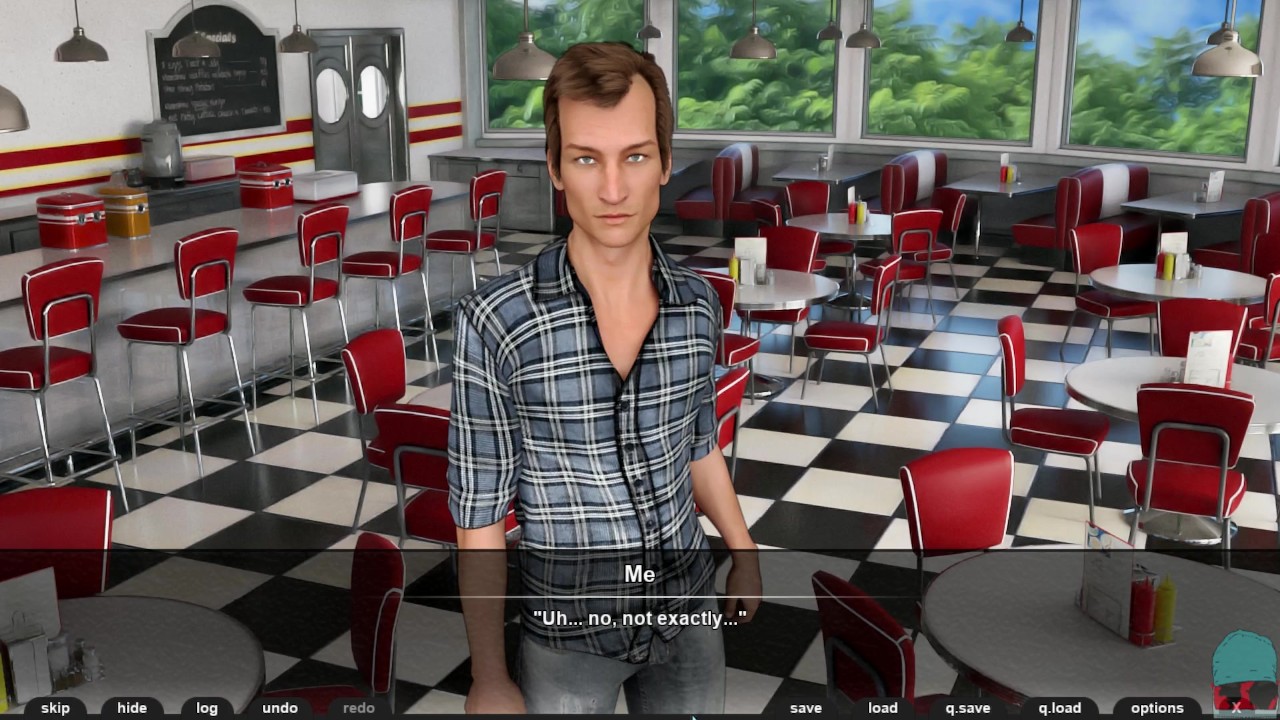Quick save with q.save

point(967,708)
